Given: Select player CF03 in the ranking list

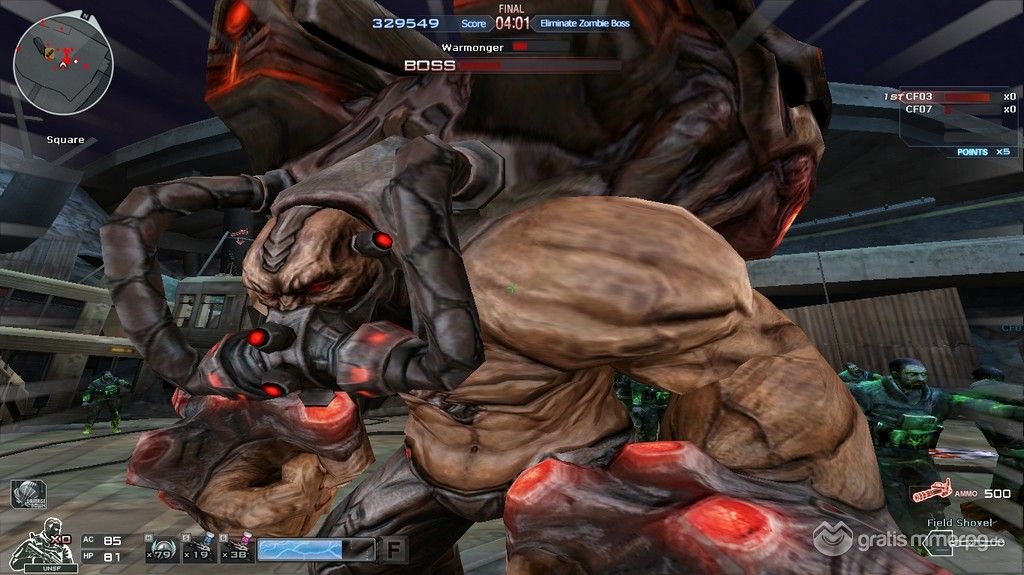Looking at the screenshot, I should click(919, 96).
